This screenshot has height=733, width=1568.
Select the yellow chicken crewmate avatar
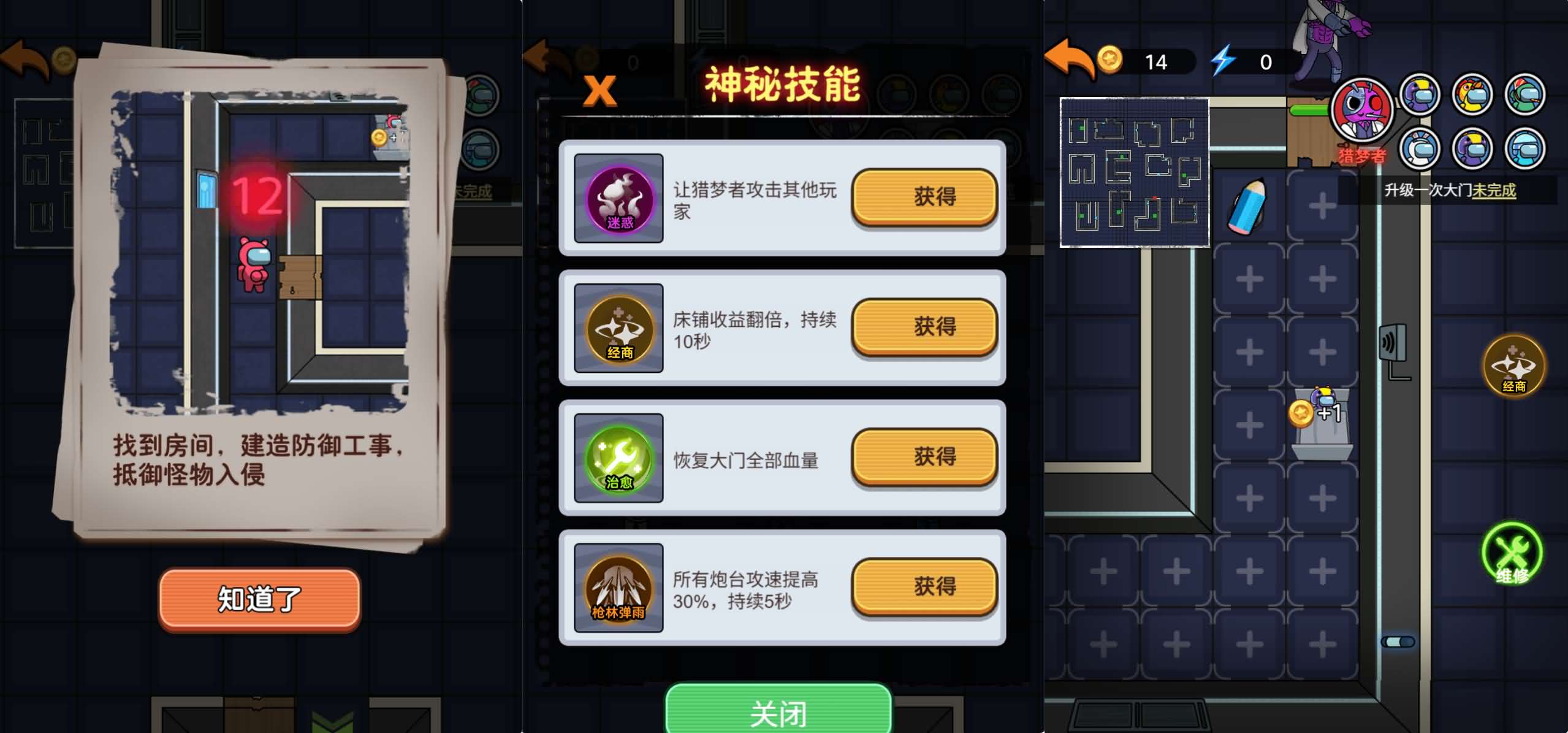point(1472,94)
